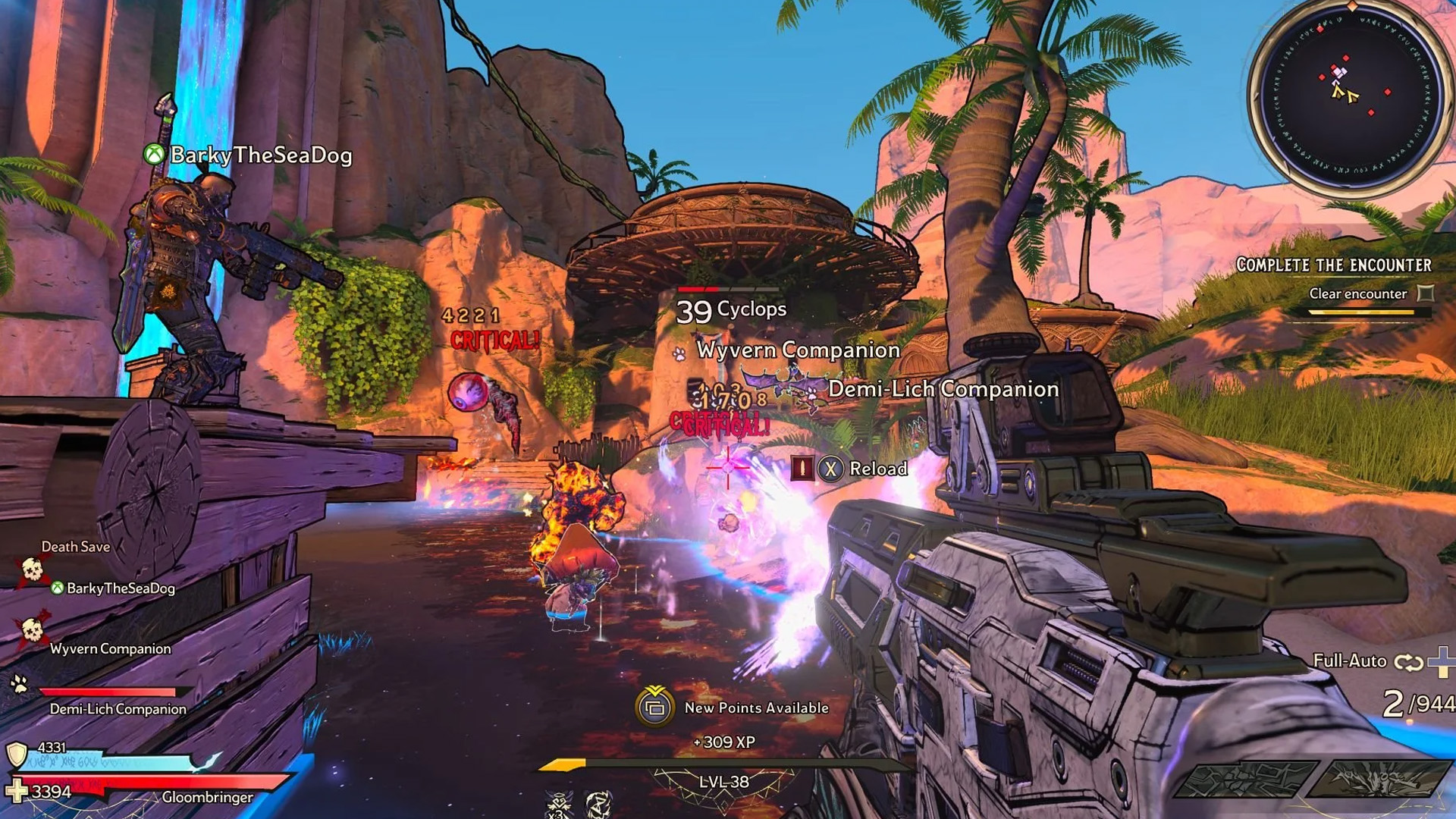The width and height of the screenshot is (1456, 819).
Task: Select Demi-Lich Companion in the party list
Action: pyautogui.click(x=118, y=709)
